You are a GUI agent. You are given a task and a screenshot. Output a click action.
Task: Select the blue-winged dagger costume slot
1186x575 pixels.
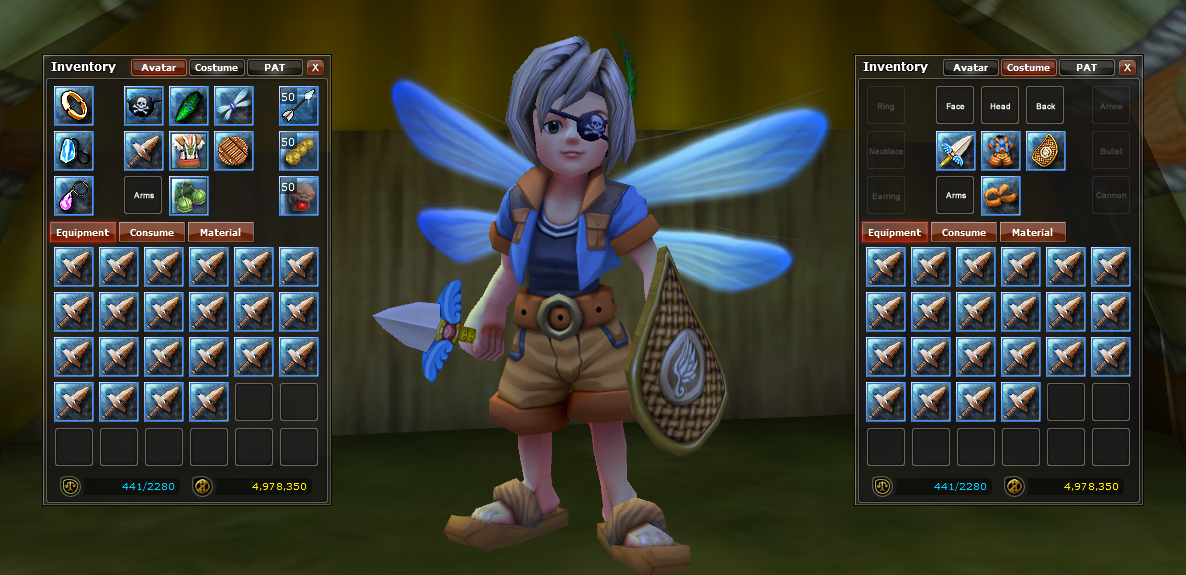click(956, 150)
